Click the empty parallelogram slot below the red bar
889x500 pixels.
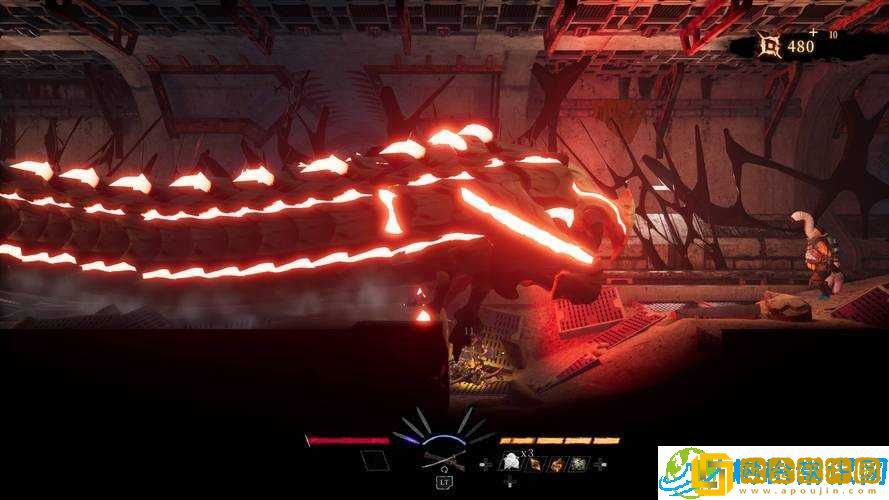[x=373, y=461]
